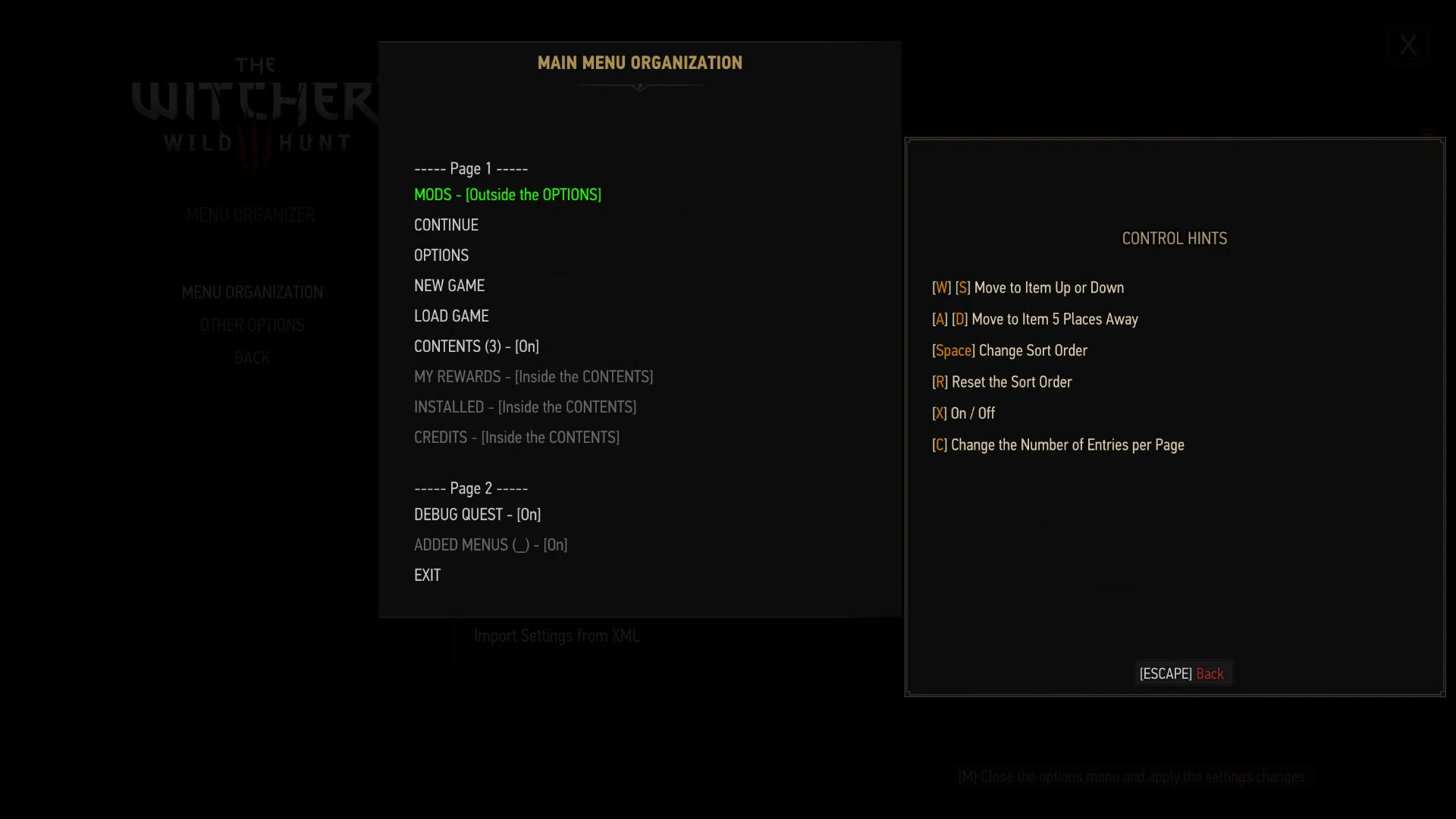
Task: Select CREDITS inside the CONTENTS
Action: tap(516, 437)
